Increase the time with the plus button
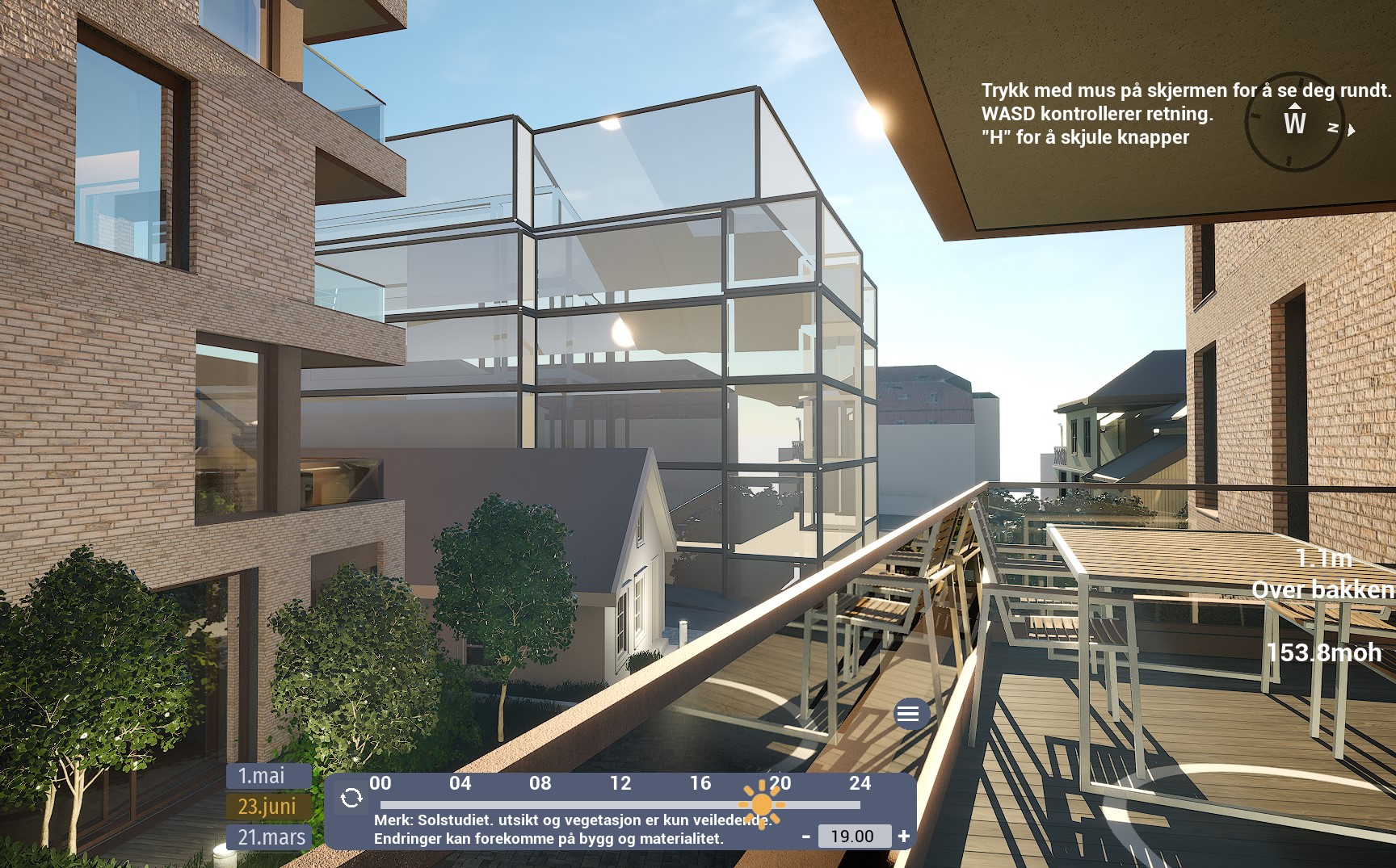 904,837
